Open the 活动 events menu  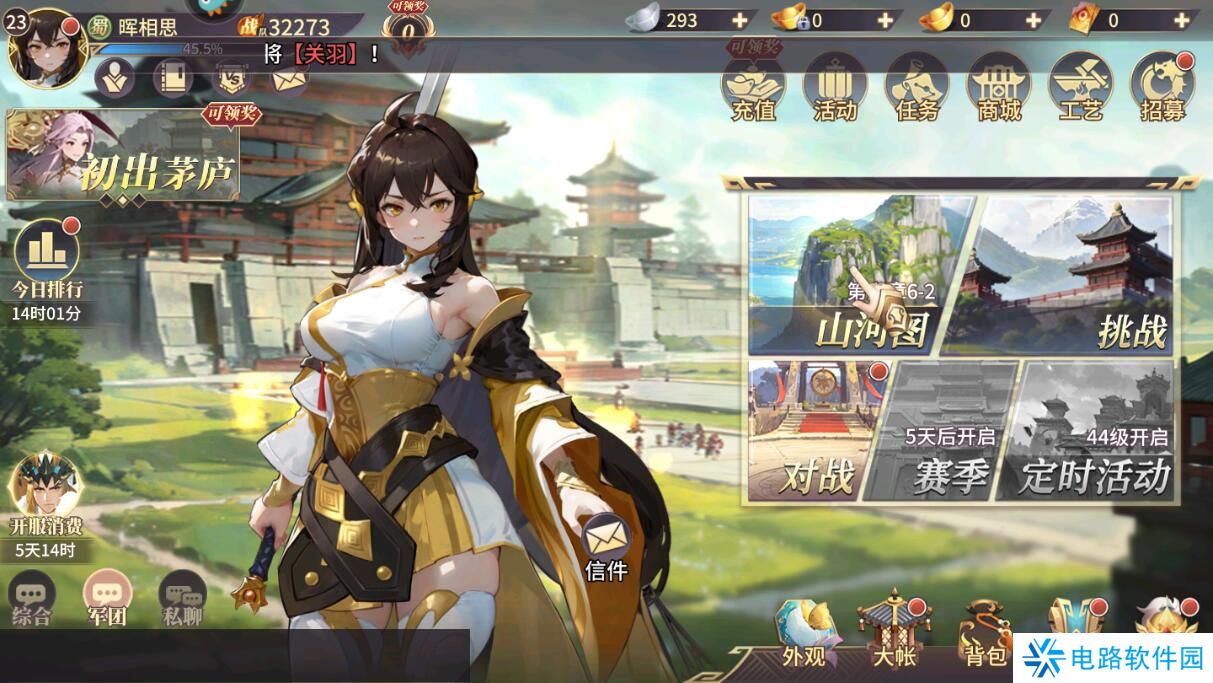tap(835, 87)
